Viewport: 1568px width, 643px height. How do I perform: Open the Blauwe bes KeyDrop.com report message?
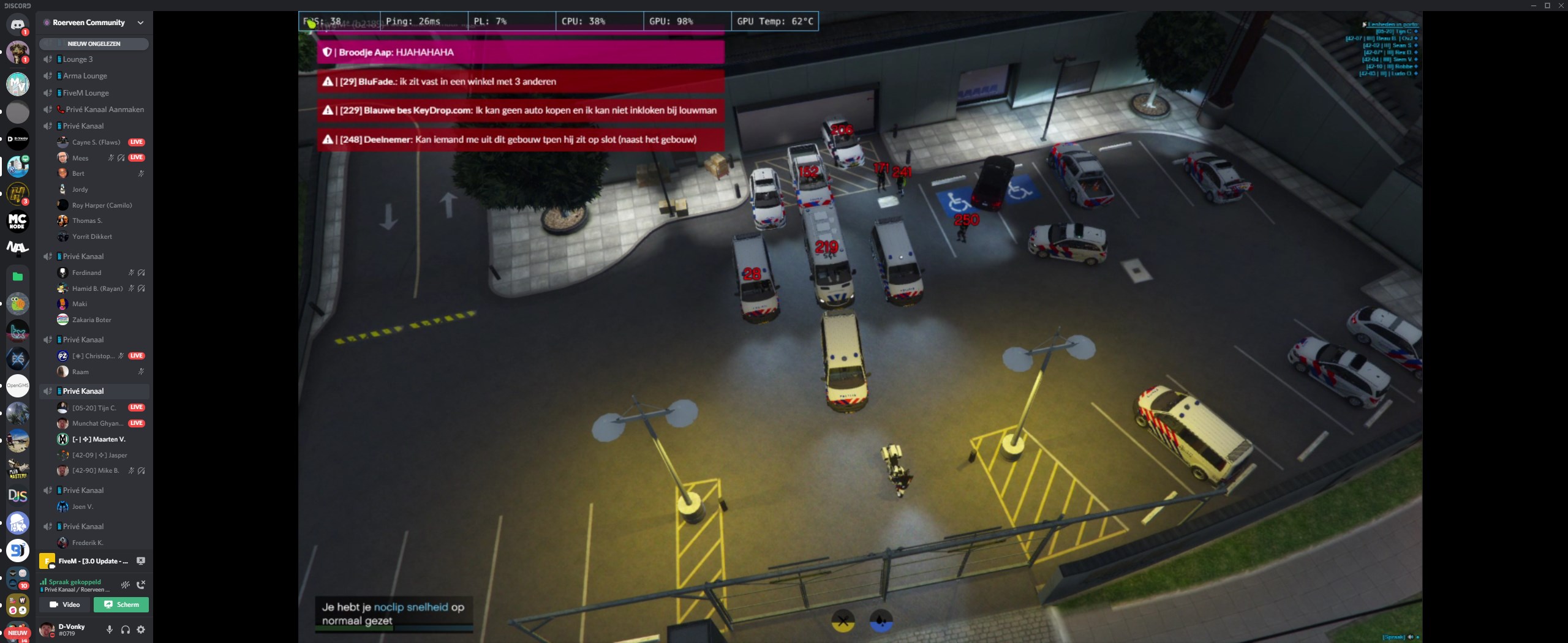click(520, 110)
